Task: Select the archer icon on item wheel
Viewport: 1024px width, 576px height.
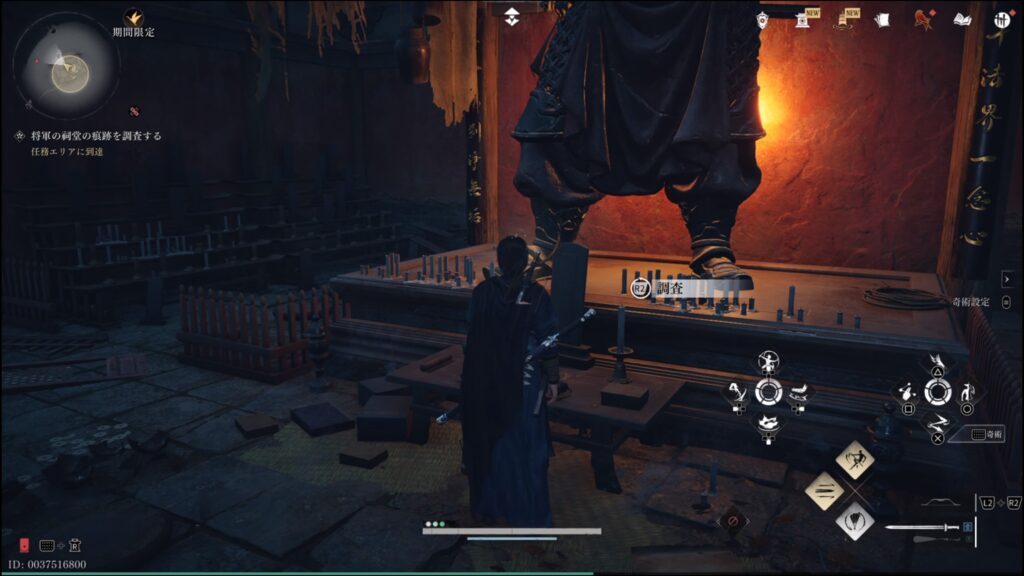Action: [768, 362]
